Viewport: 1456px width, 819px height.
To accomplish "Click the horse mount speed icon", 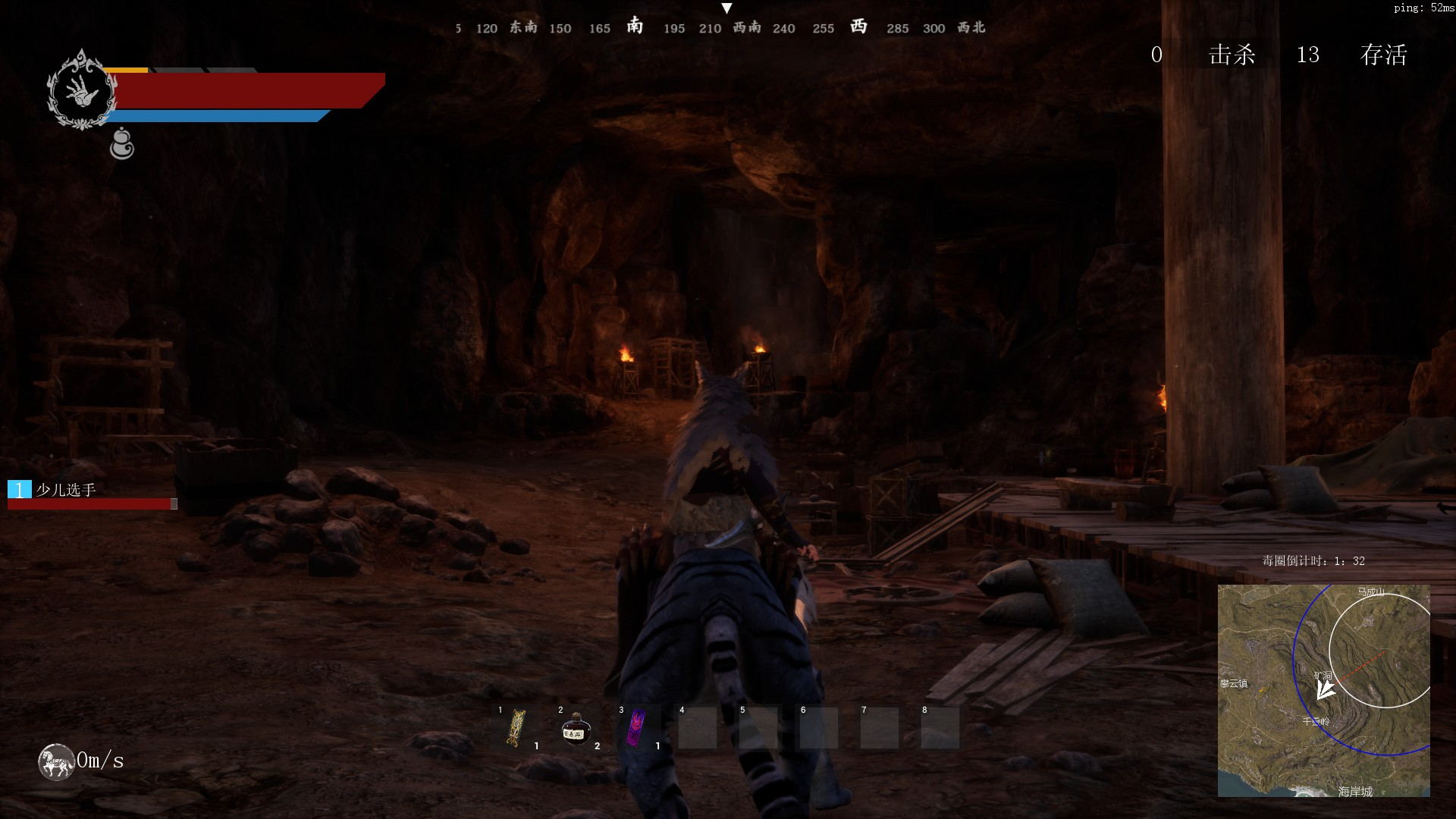I will [56, 761].
